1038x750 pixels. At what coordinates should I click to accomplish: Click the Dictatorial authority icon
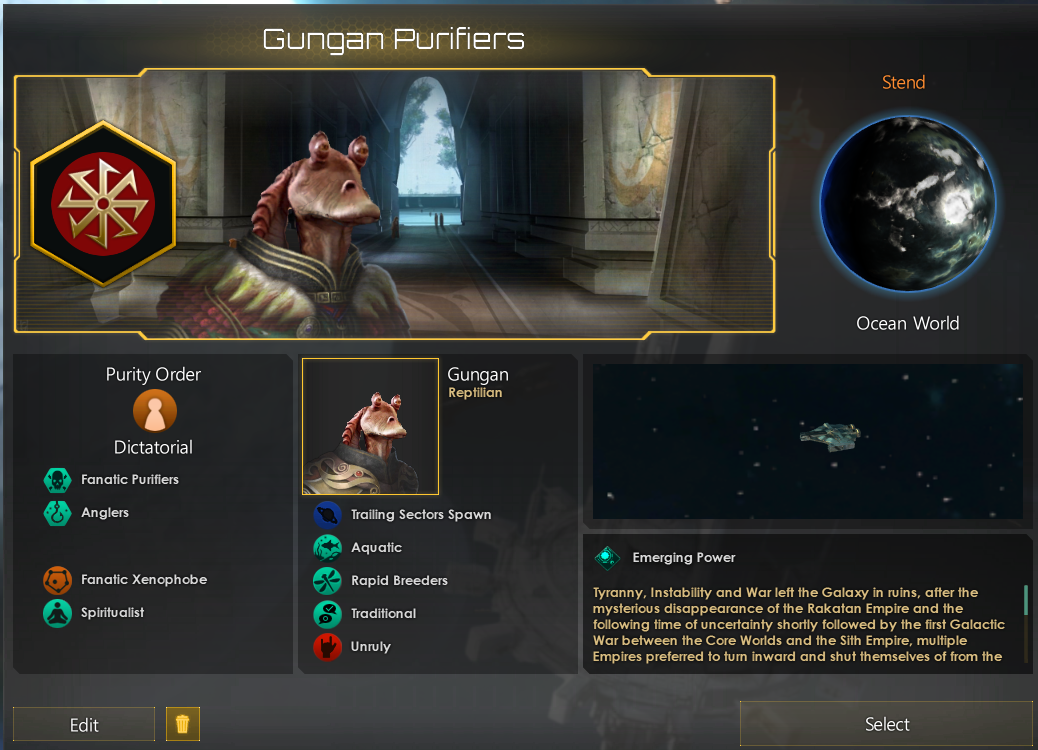154,410
